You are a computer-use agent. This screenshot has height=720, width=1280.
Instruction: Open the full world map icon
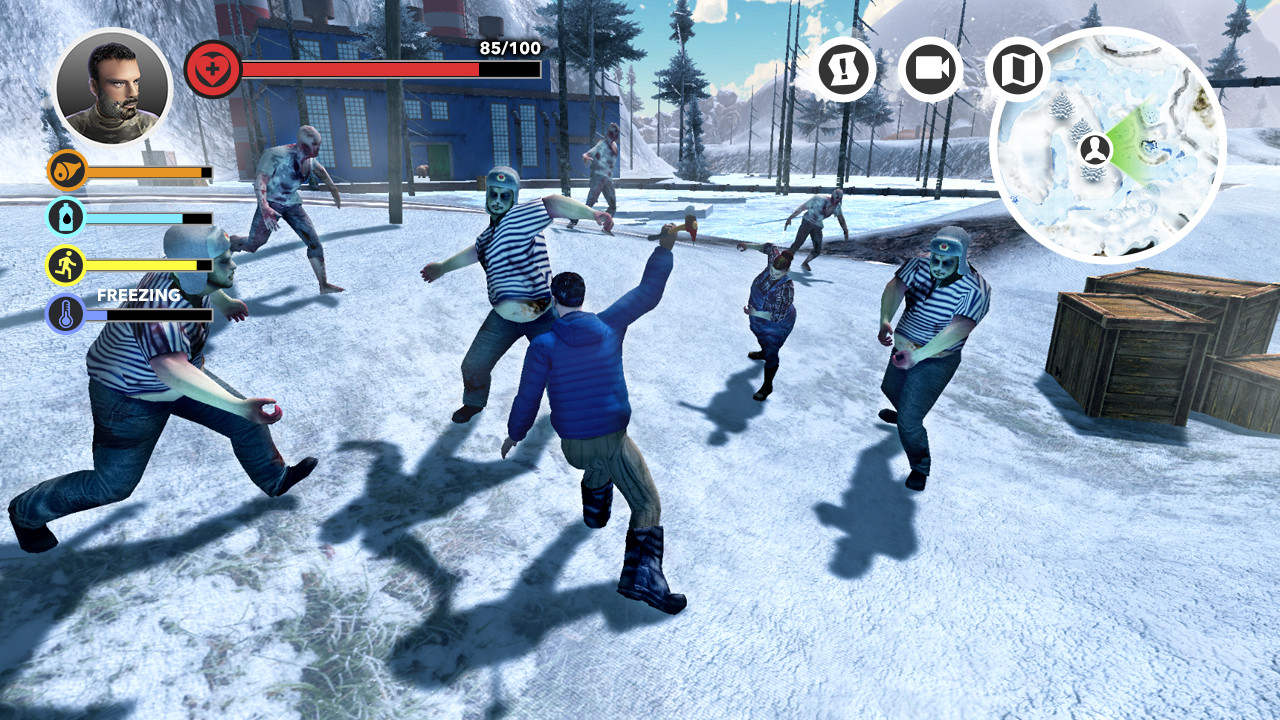(x=1018, y=70)
